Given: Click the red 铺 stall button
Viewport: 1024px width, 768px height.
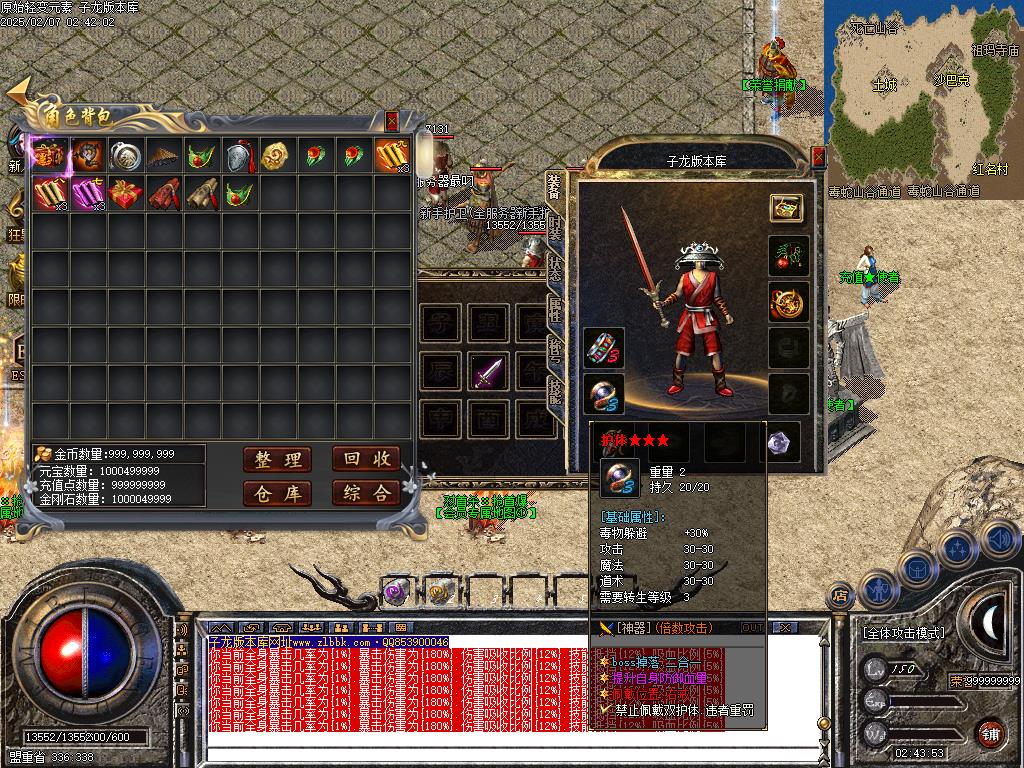Looking at the screenshot, I should click(x=990, y=732).
